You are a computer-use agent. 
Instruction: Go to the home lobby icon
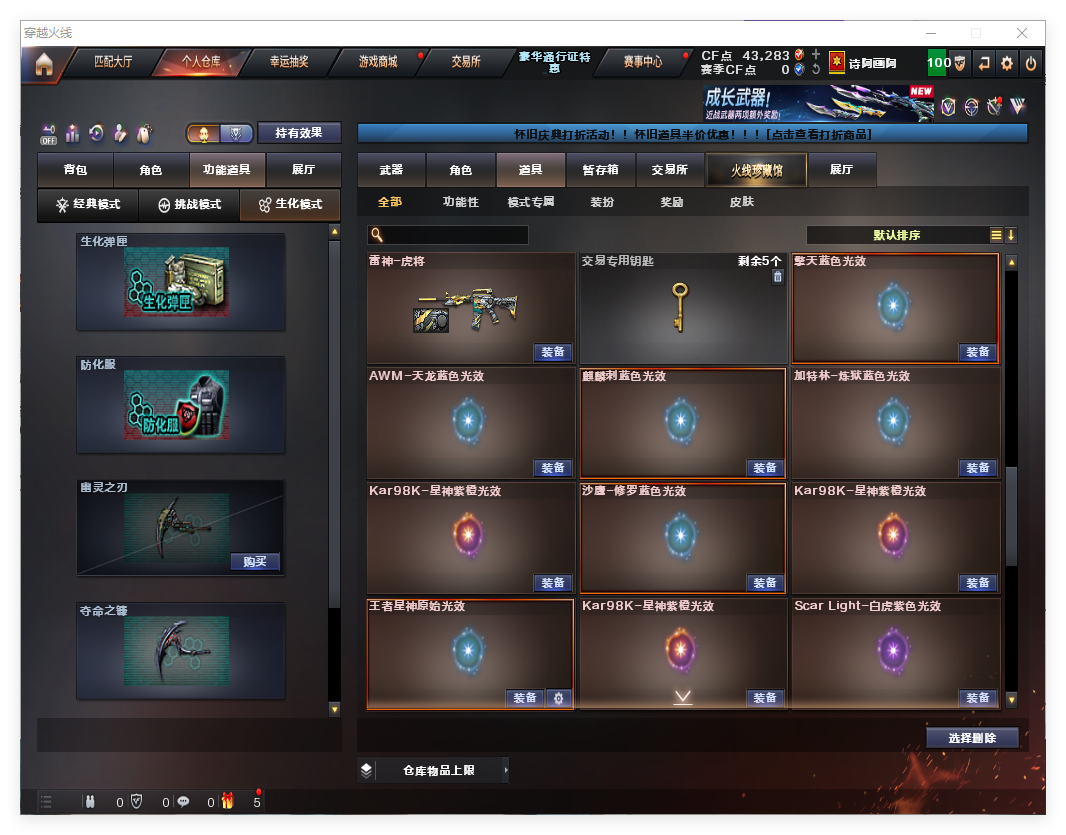click(x=43, y=64)
